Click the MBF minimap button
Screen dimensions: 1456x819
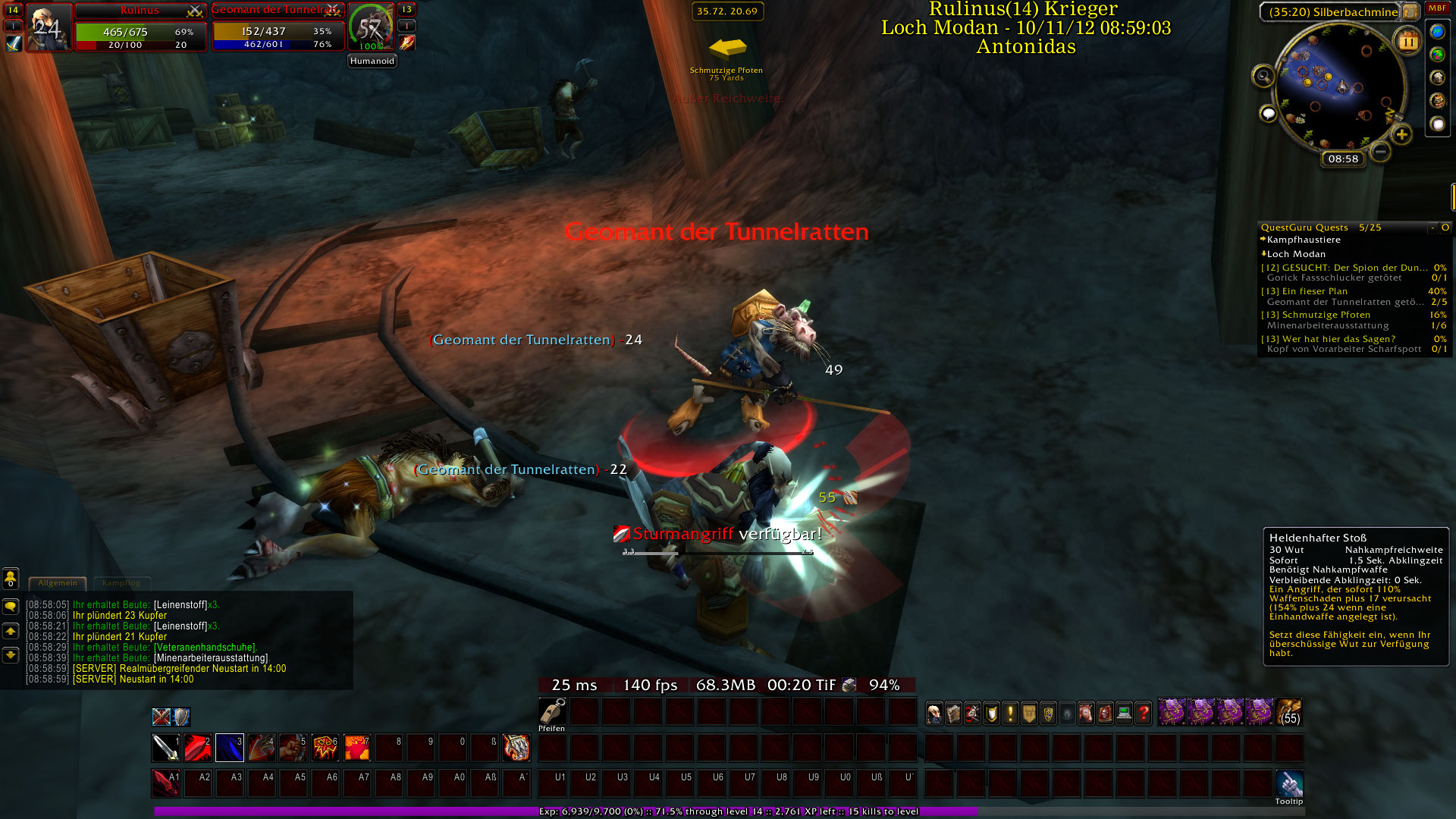(x=1437, y=8)
